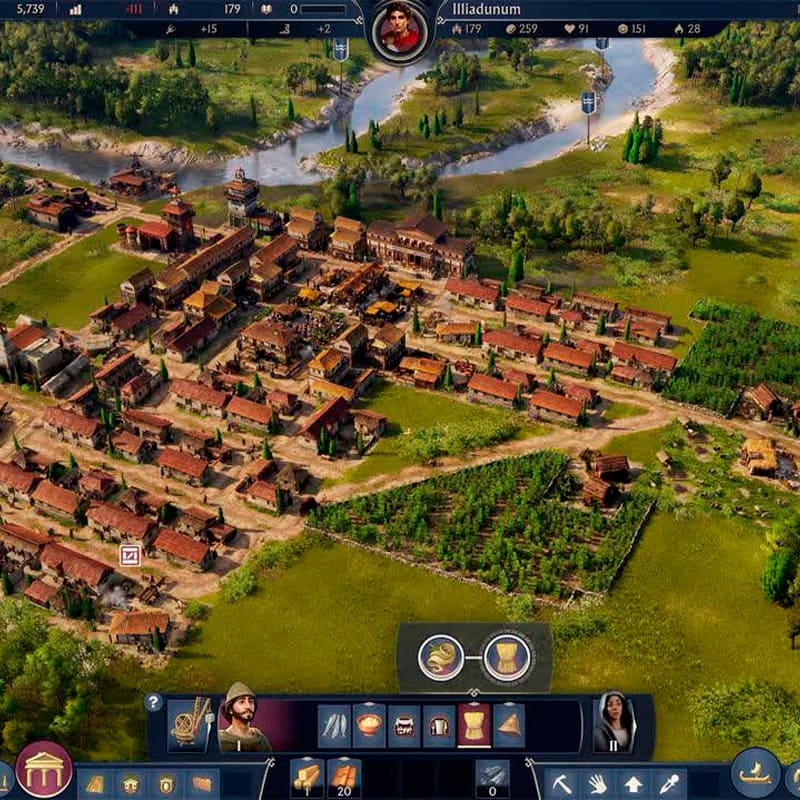Click the tunic weaver production chain icon

pyautogui.click(x=506, y=658)
